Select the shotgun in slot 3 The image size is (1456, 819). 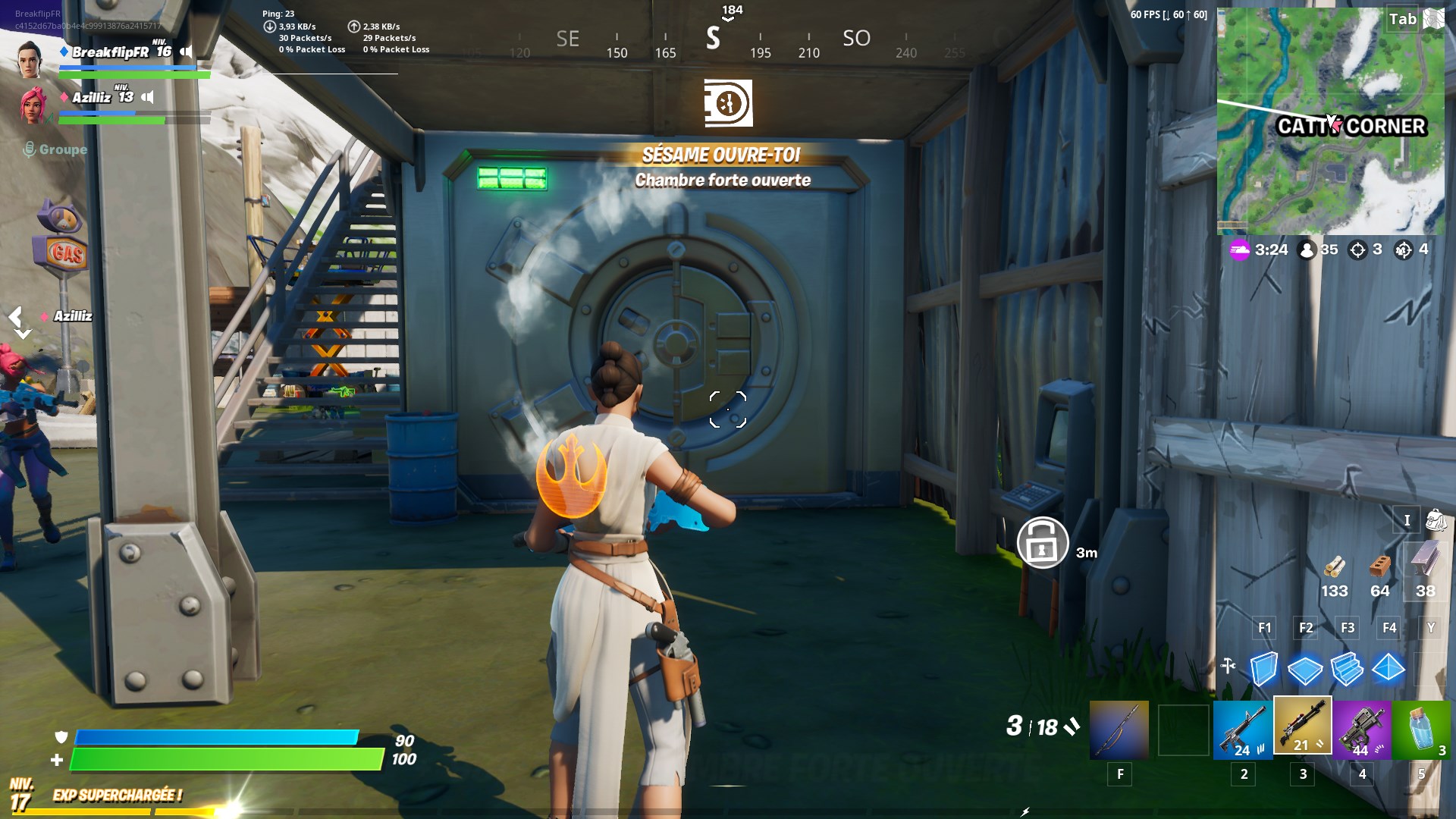1303,730
